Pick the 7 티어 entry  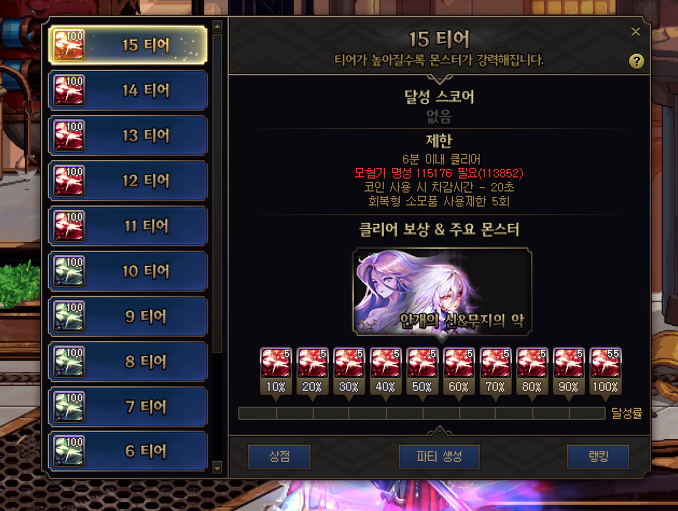(x=128, y=406)
